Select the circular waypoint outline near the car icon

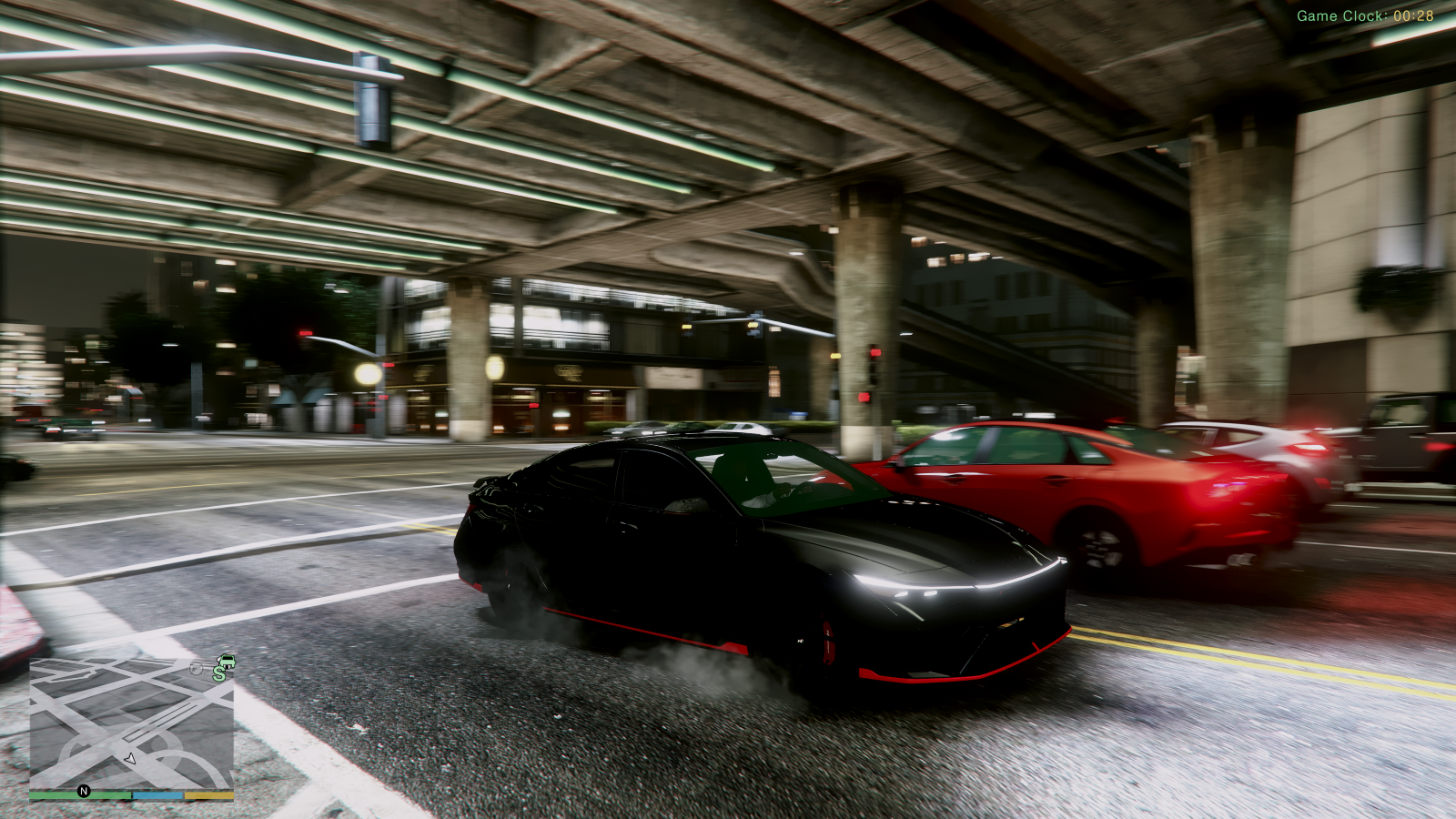pos(197,669)
